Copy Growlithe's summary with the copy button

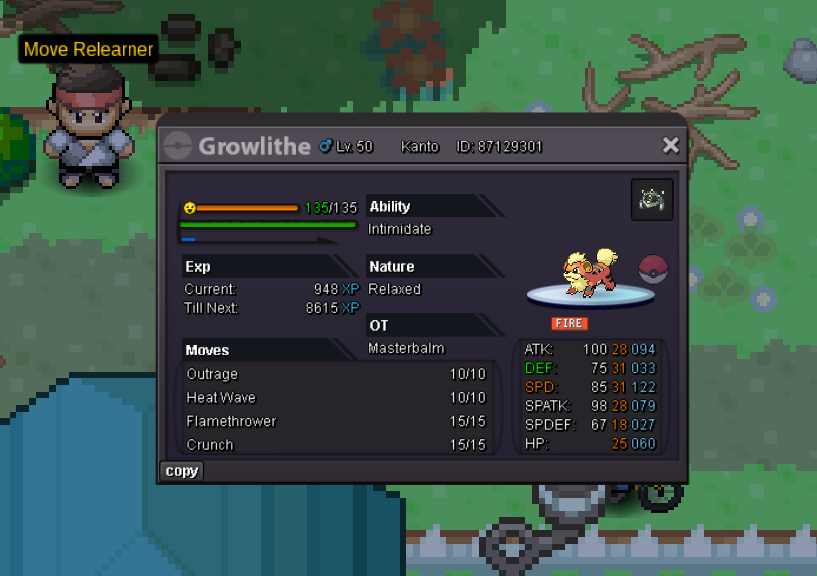[181, 471]
